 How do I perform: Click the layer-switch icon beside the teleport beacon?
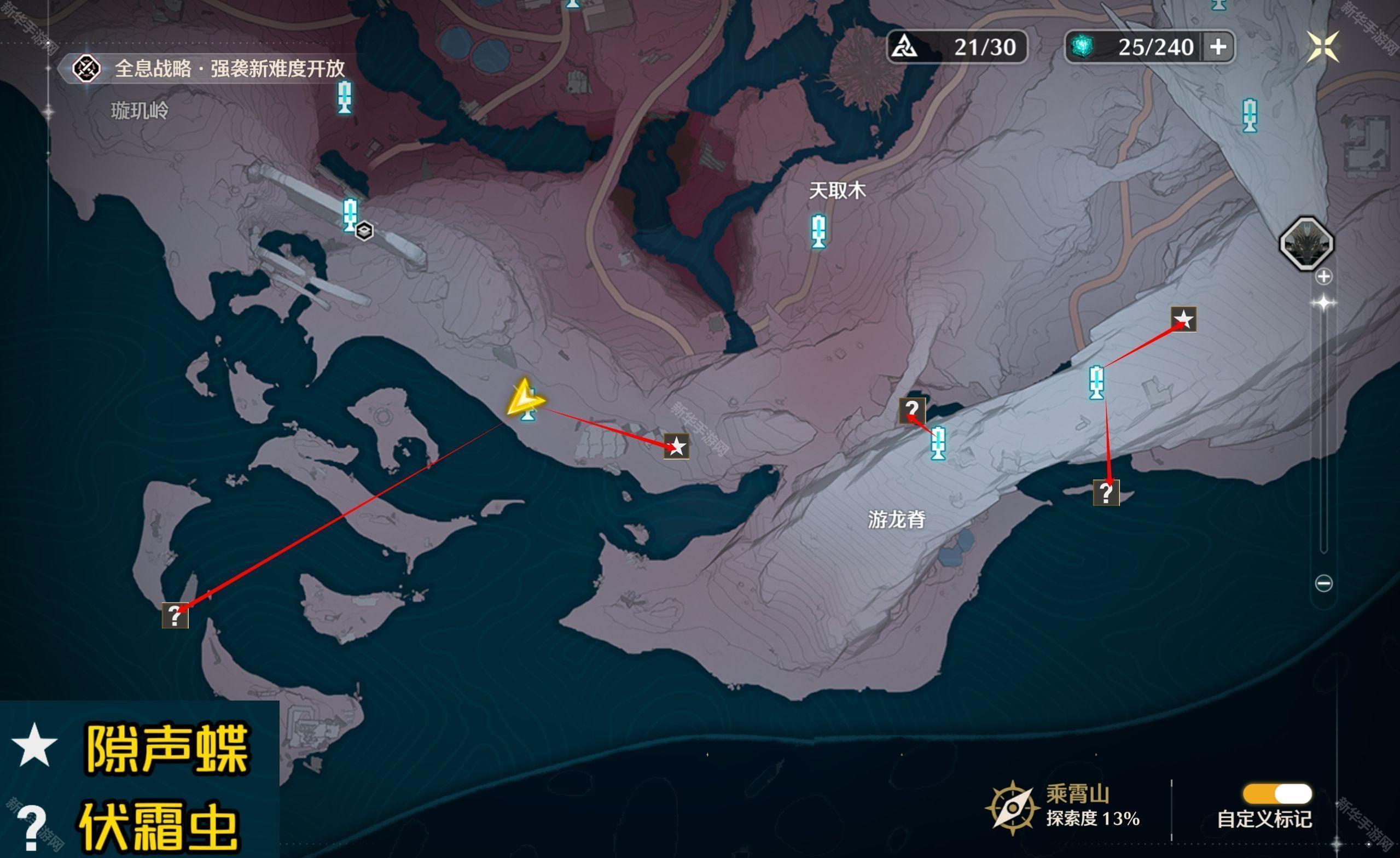364,231
